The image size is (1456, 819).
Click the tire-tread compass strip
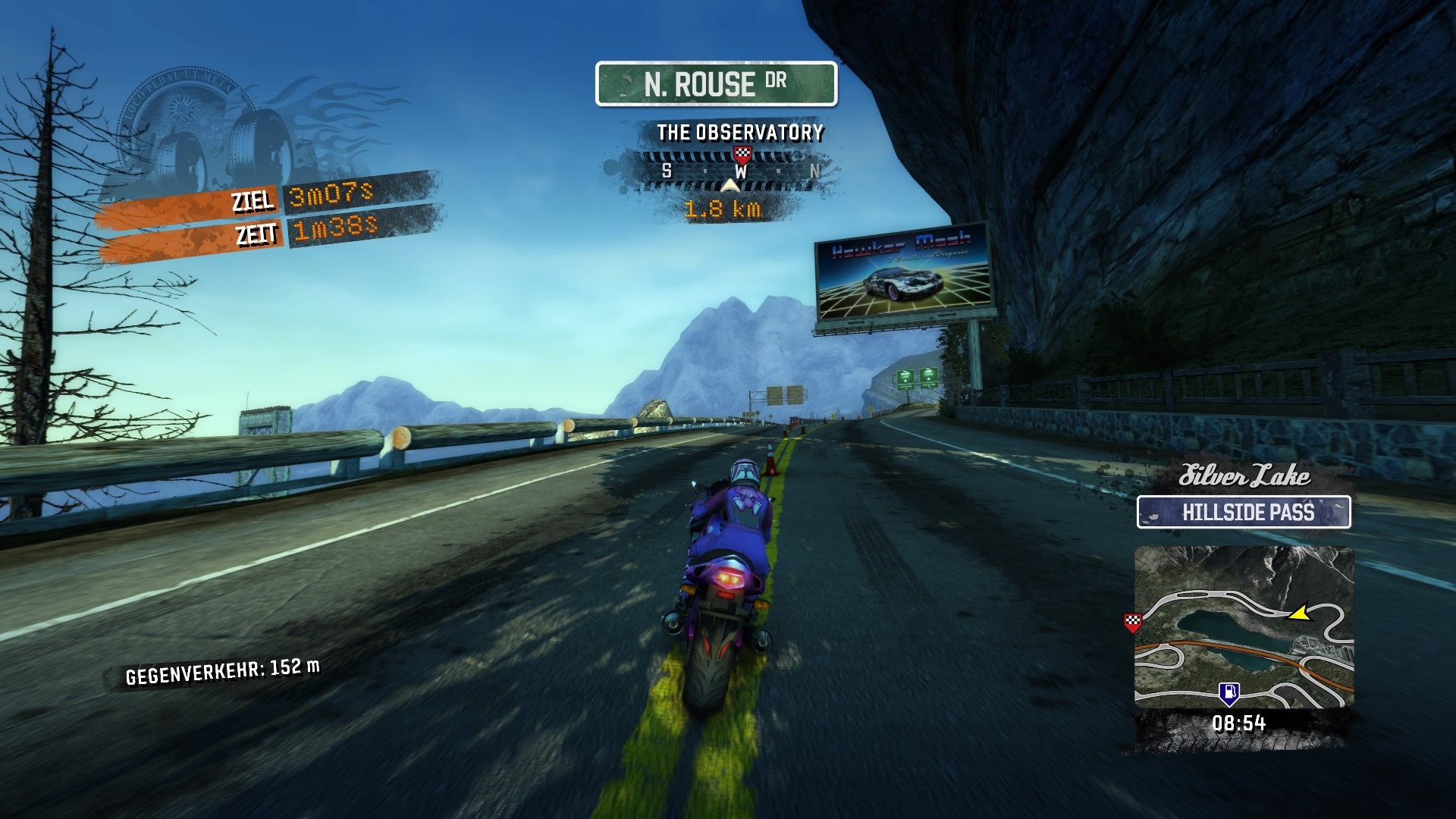pos(736,171)
